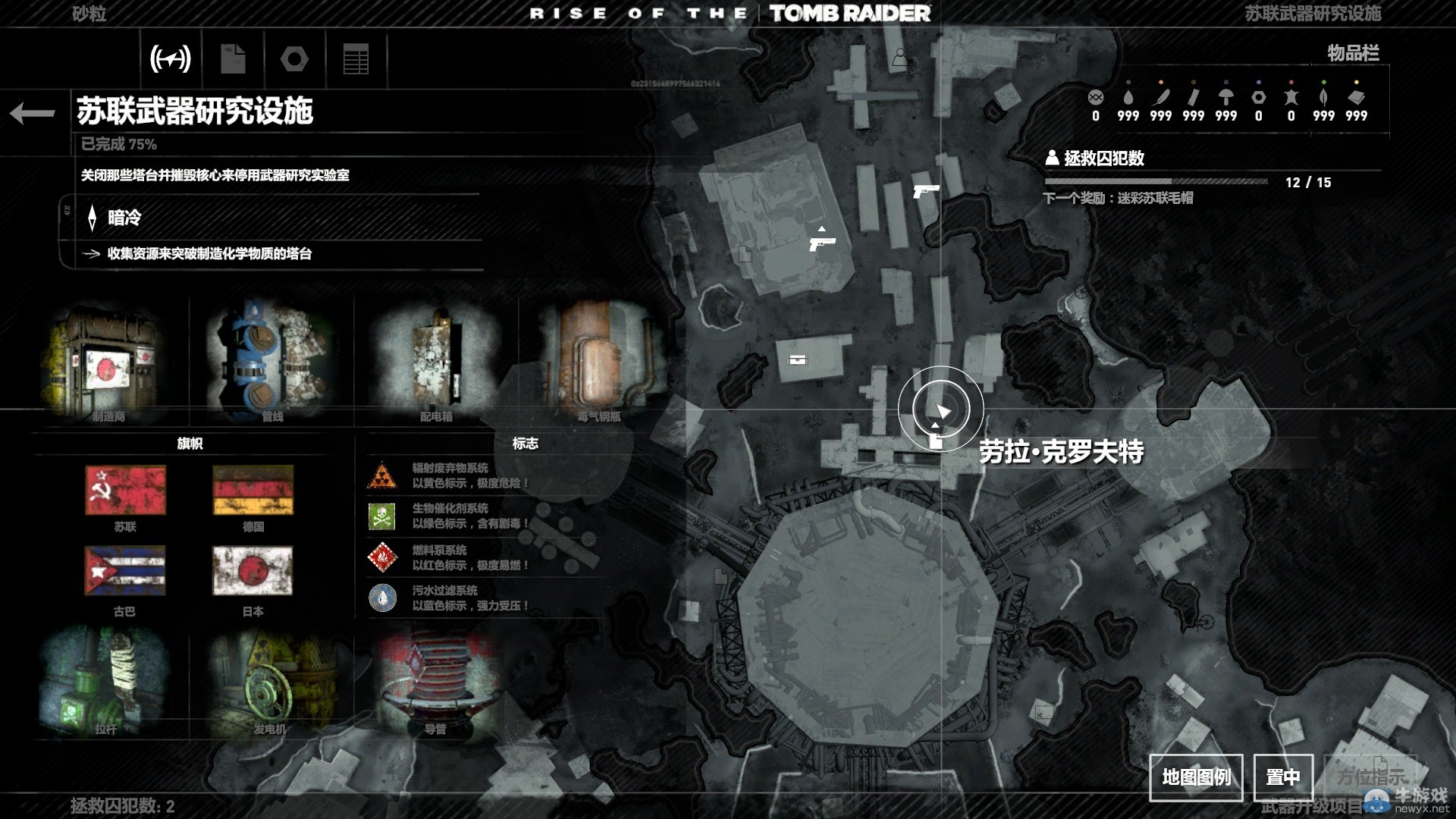Switch to the radio signal map tab
Viewport: 1456px width, 819px height.
(x=171, y=58)
